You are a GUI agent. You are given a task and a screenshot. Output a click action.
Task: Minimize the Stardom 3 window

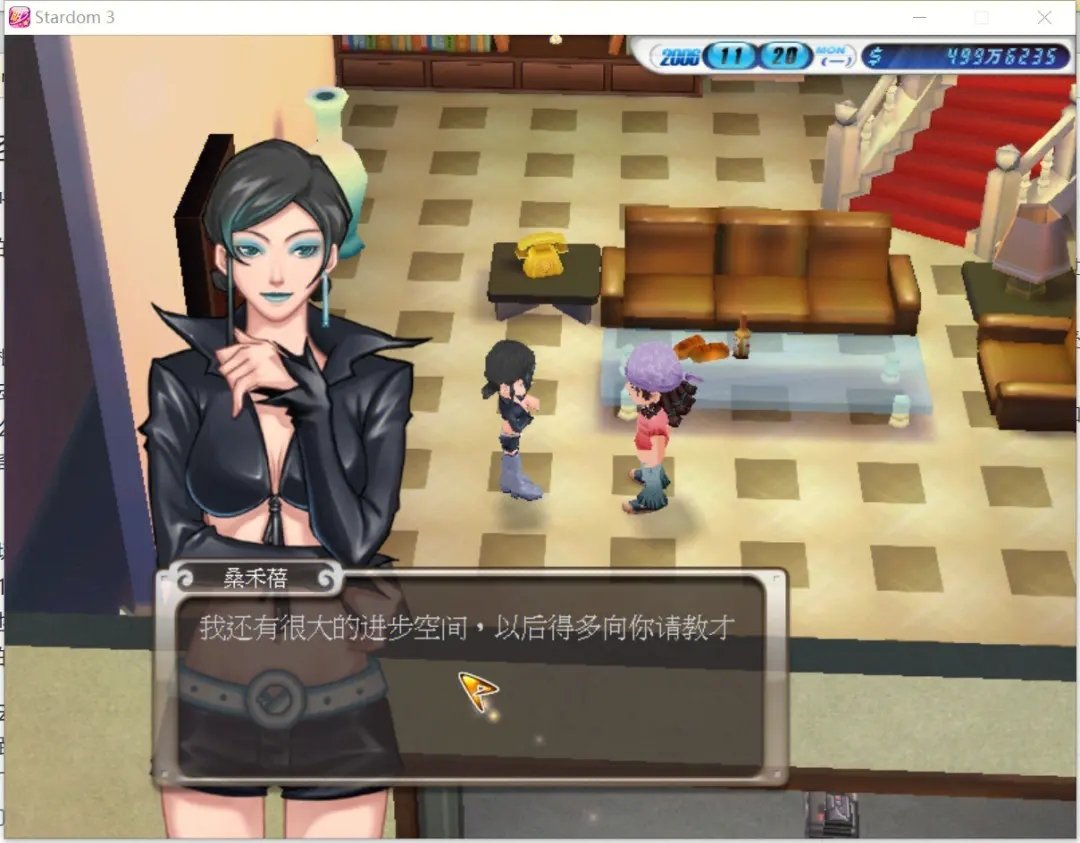(x=919, y=18)
